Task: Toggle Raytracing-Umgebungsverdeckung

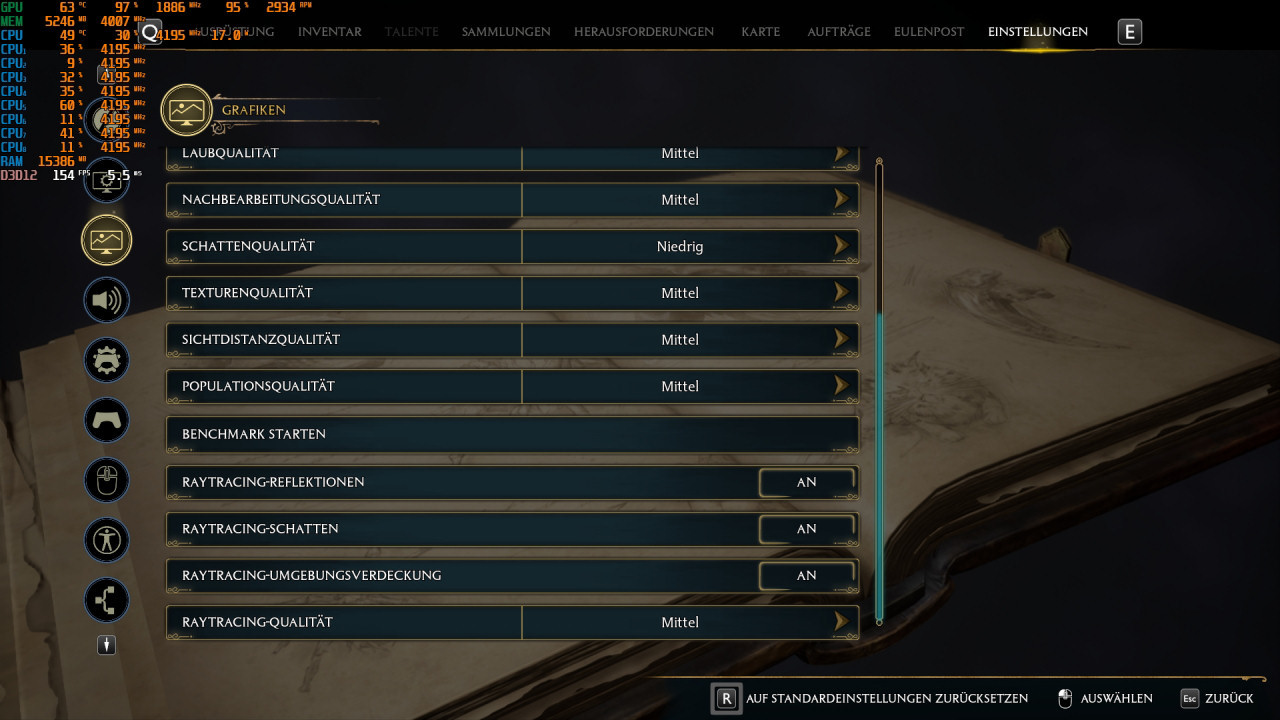Action: point(806,575)
